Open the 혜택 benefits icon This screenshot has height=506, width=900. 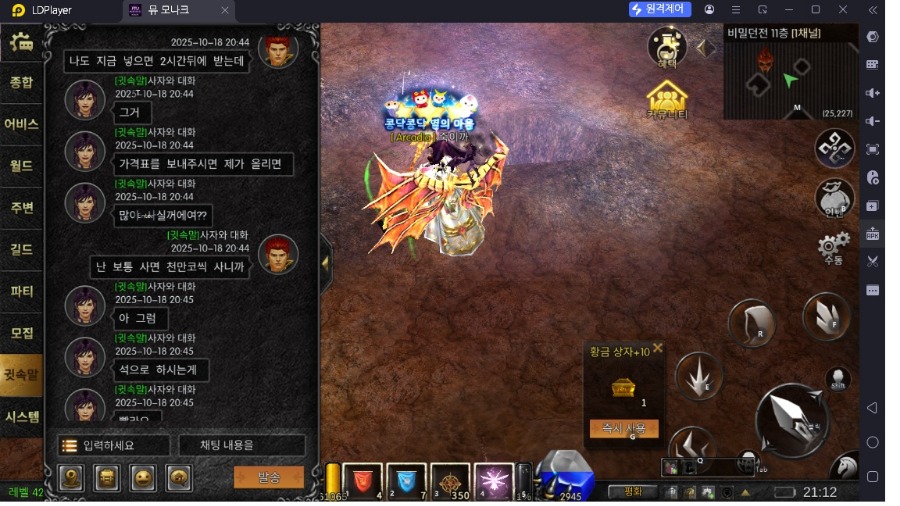[666, 46]
